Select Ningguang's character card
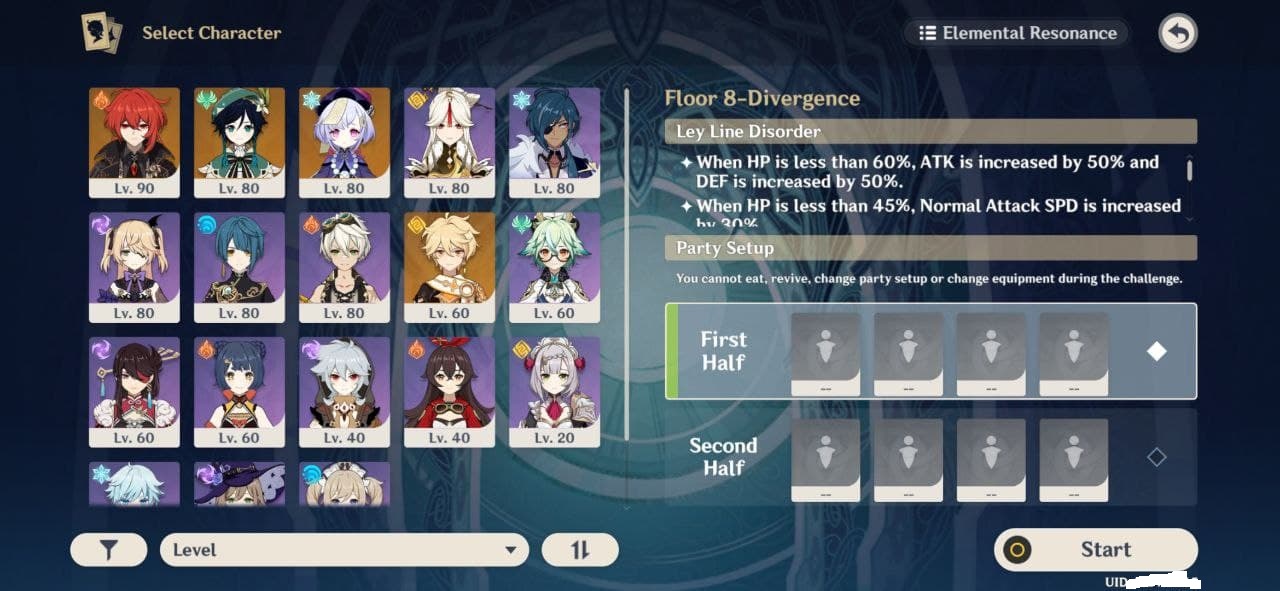 [x=449, y=142]
